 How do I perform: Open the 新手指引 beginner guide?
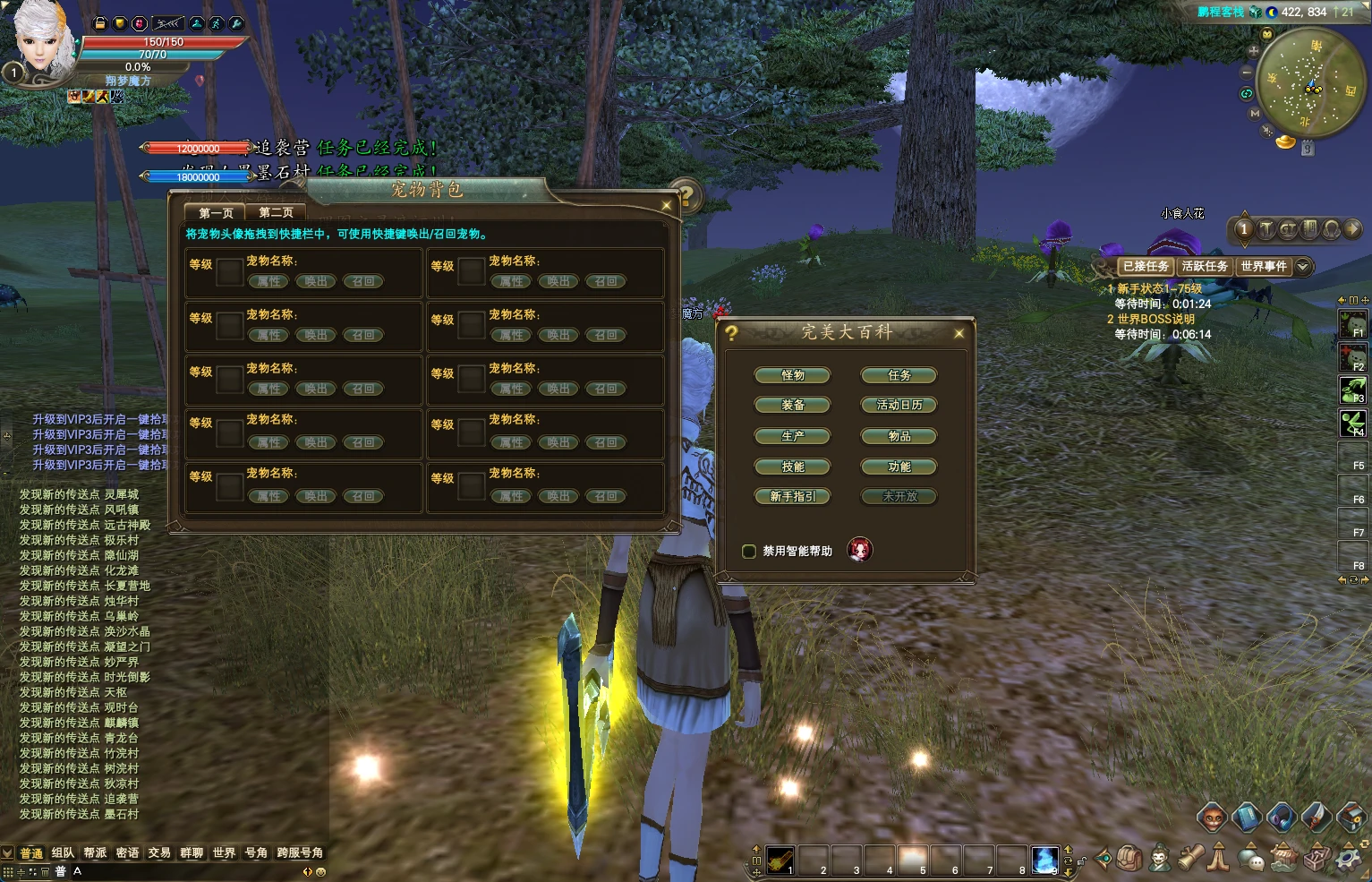click(x=793, y=497)
